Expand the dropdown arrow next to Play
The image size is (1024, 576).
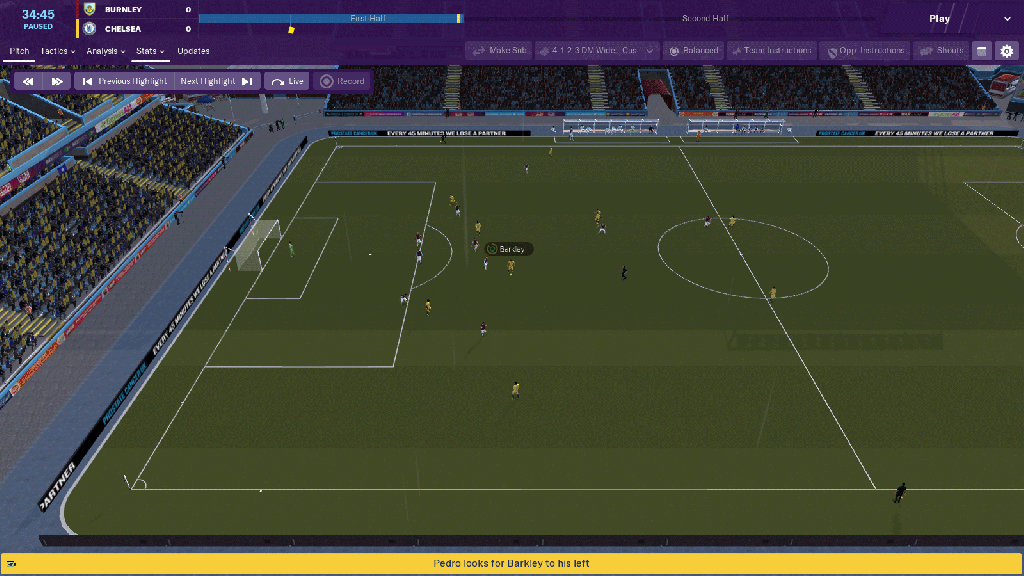tap(1007, 19)
